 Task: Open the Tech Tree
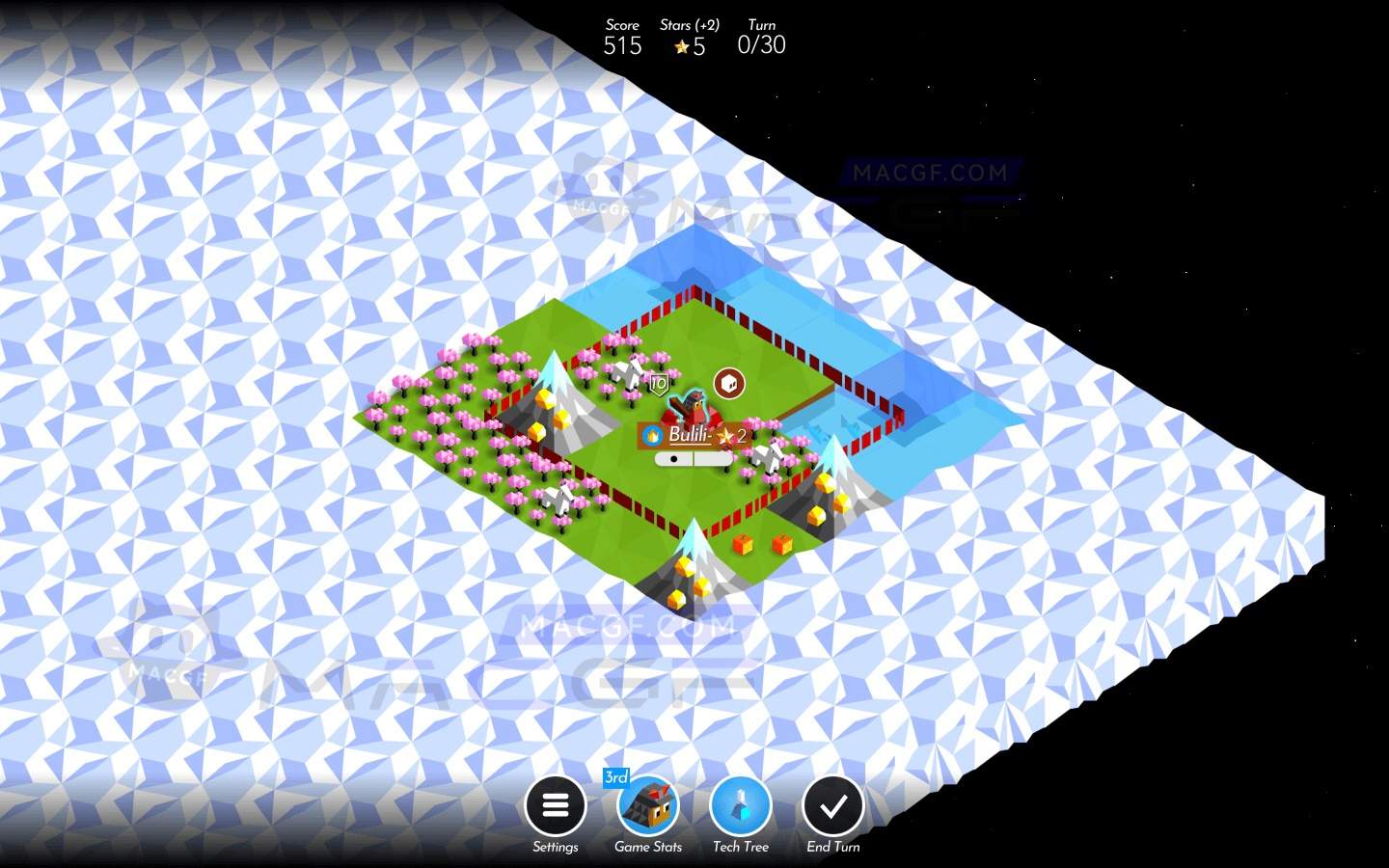pyautogui.click(x=740, y=805)
